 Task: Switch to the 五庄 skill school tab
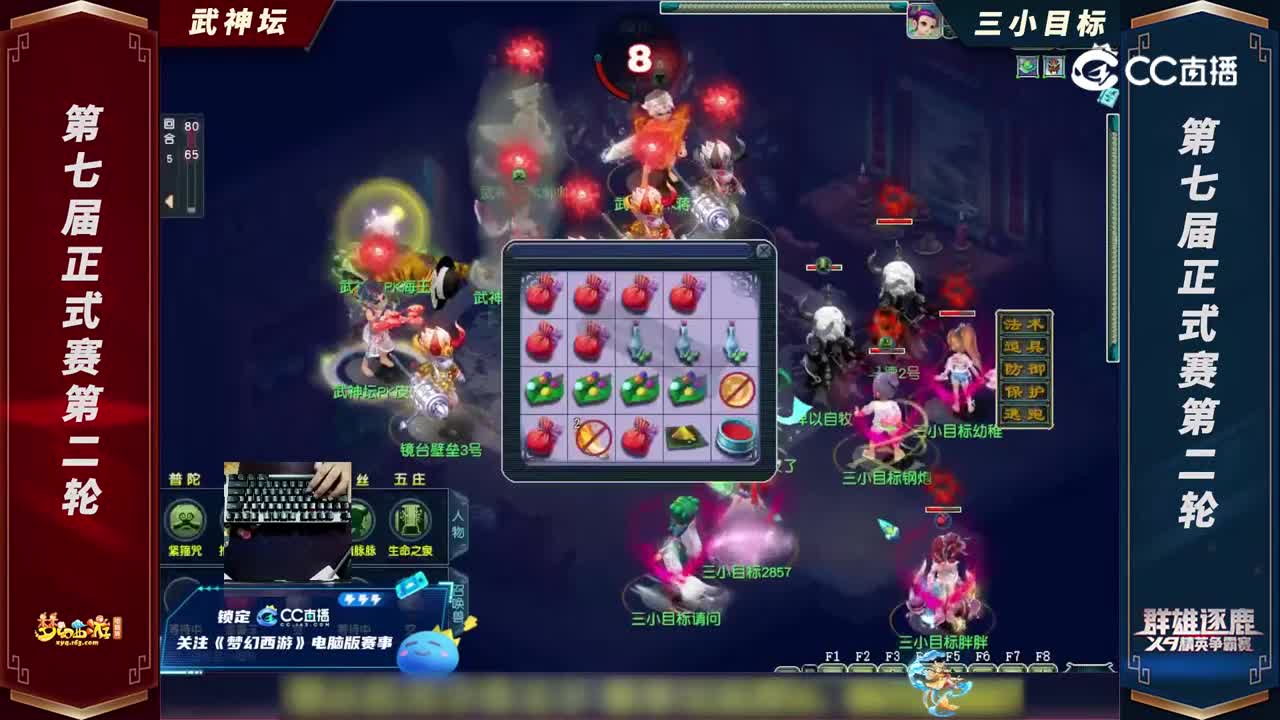(410, 480)
